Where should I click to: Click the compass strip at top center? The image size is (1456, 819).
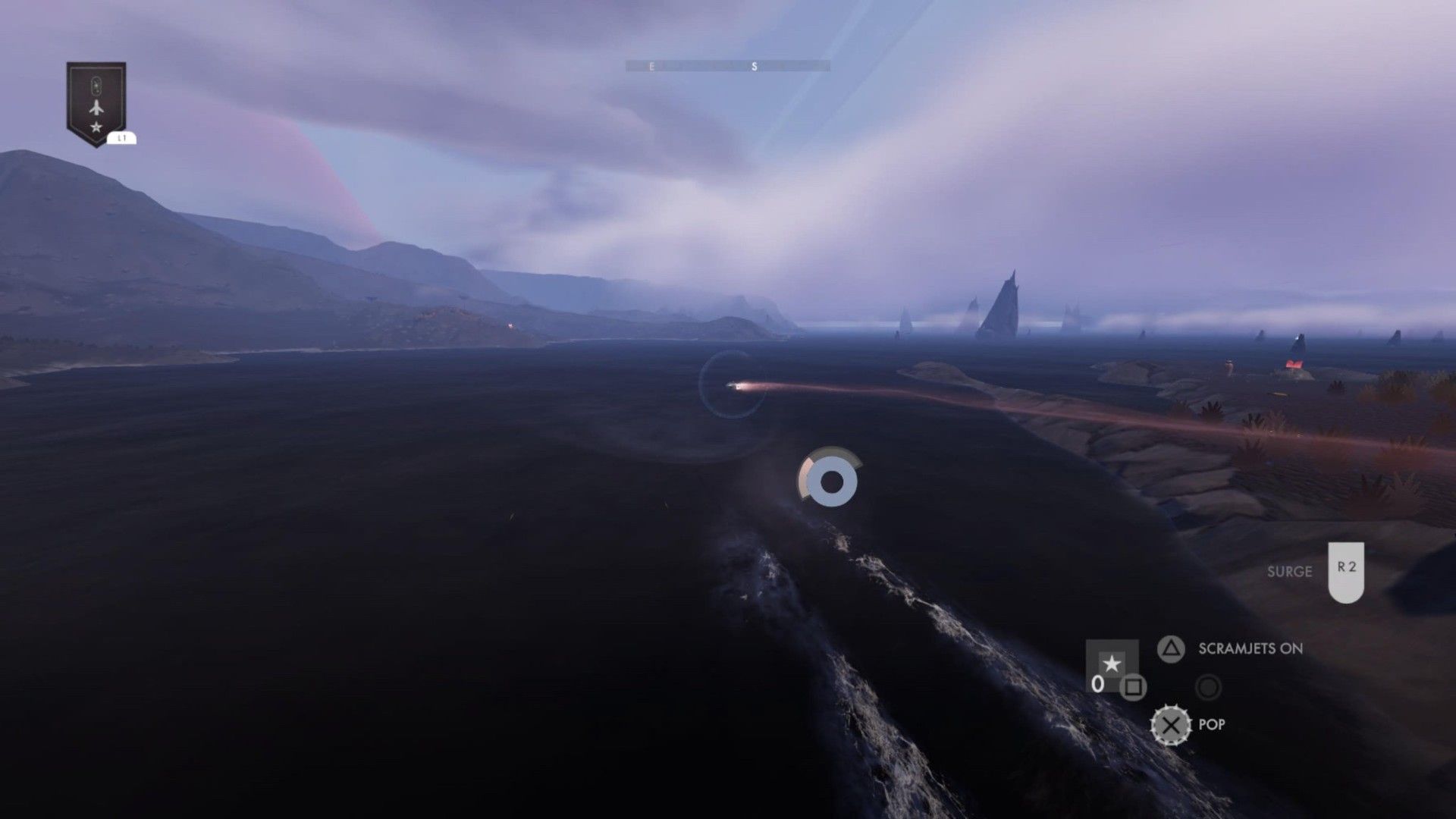pos(728,66)
